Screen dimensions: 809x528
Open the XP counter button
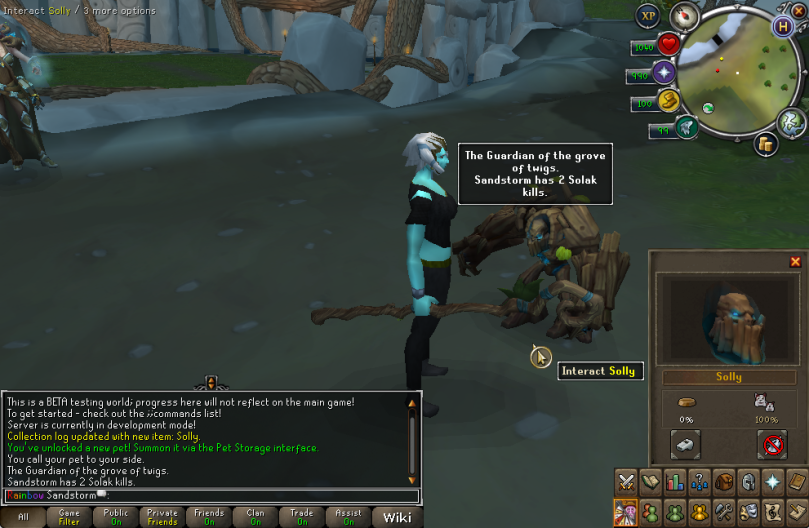[649, 16]
